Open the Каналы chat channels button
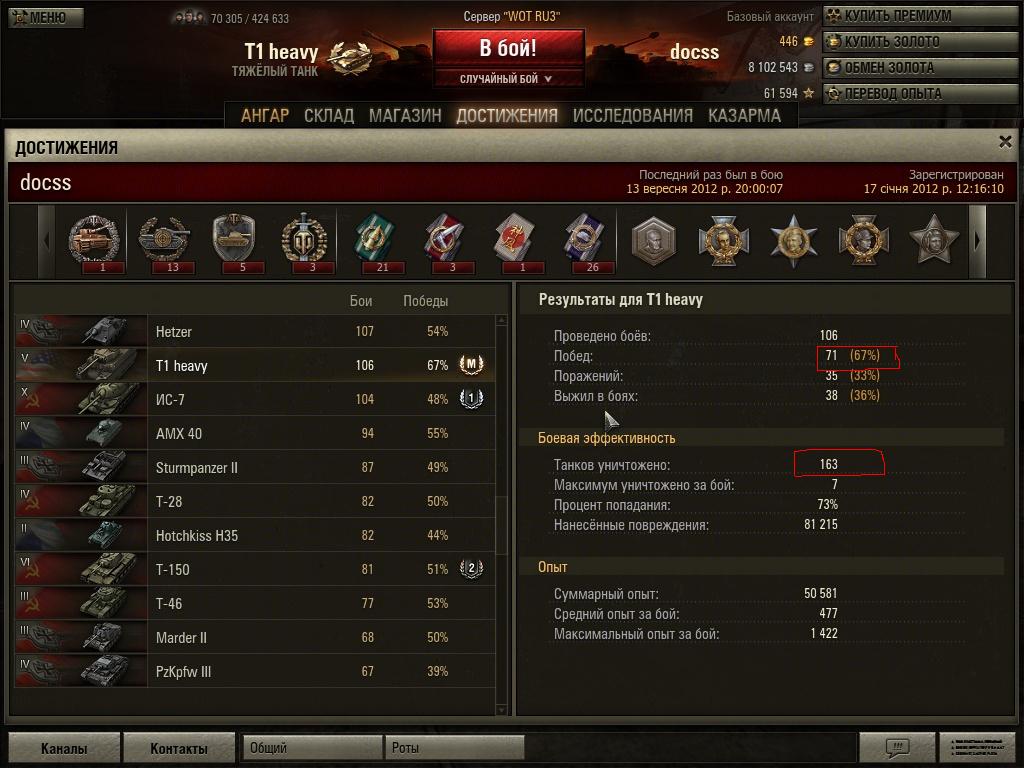This screenshot has width=1024, height=768. (64, 749)
